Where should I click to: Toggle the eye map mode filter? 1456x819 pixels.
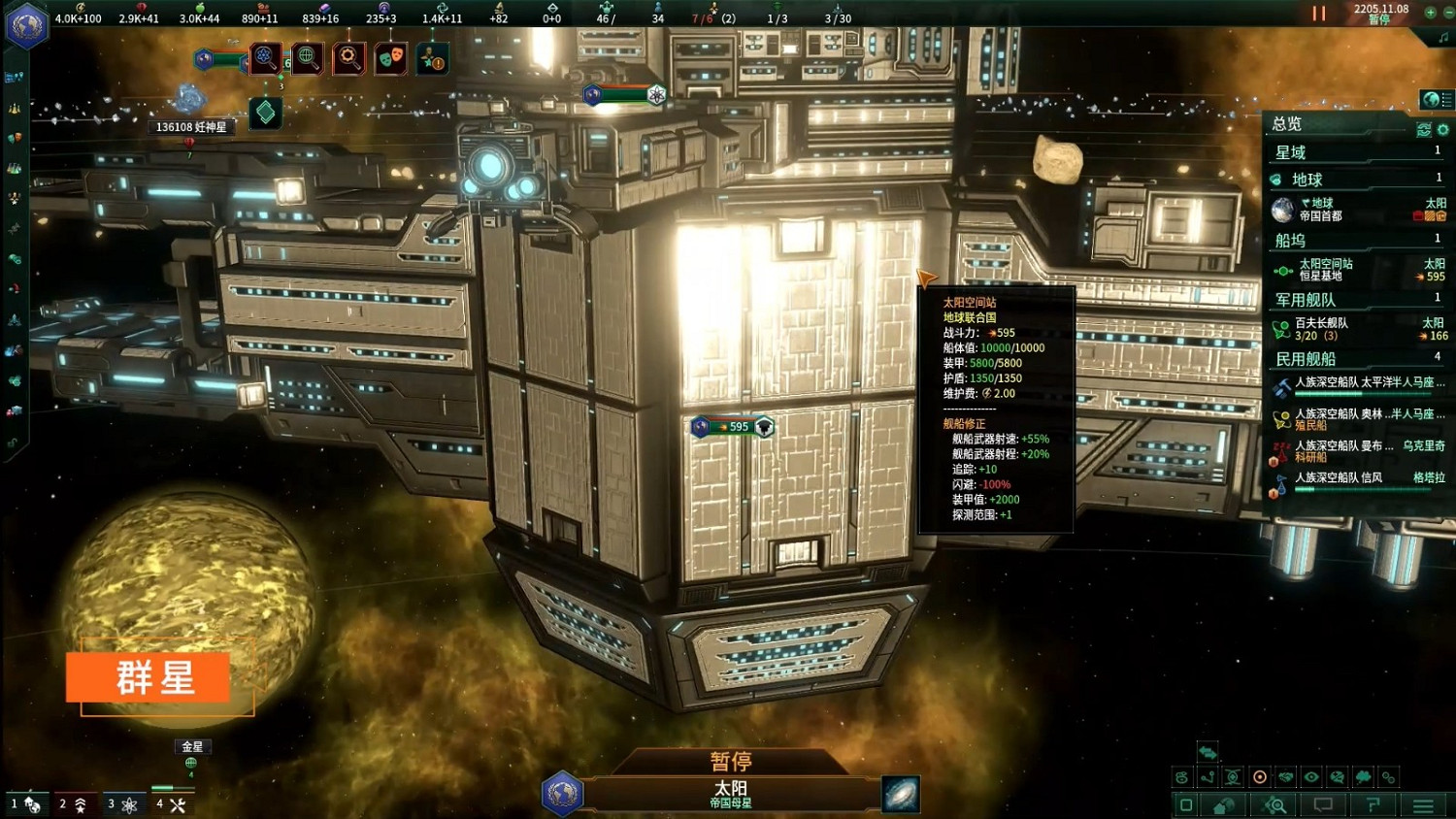(1311, 777)
